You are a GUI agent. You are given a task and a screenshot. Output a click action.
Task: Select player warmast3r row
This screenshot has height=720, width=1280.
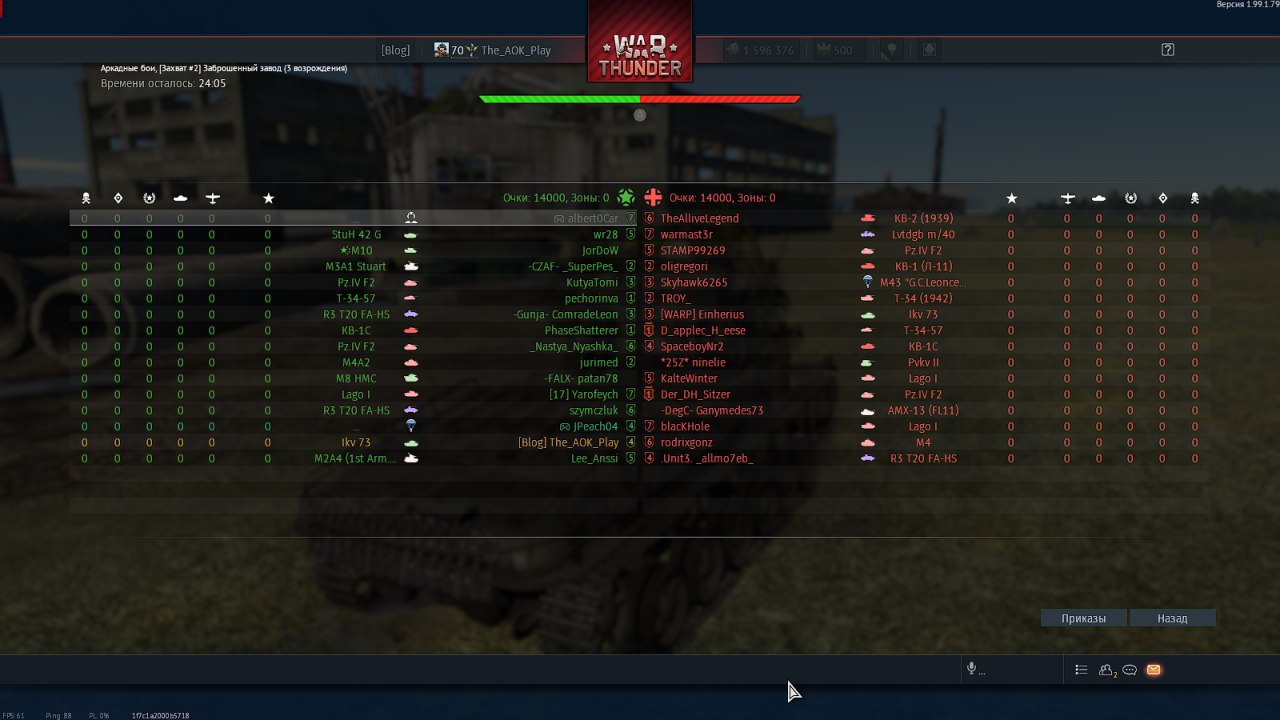[x=686, y=234]
